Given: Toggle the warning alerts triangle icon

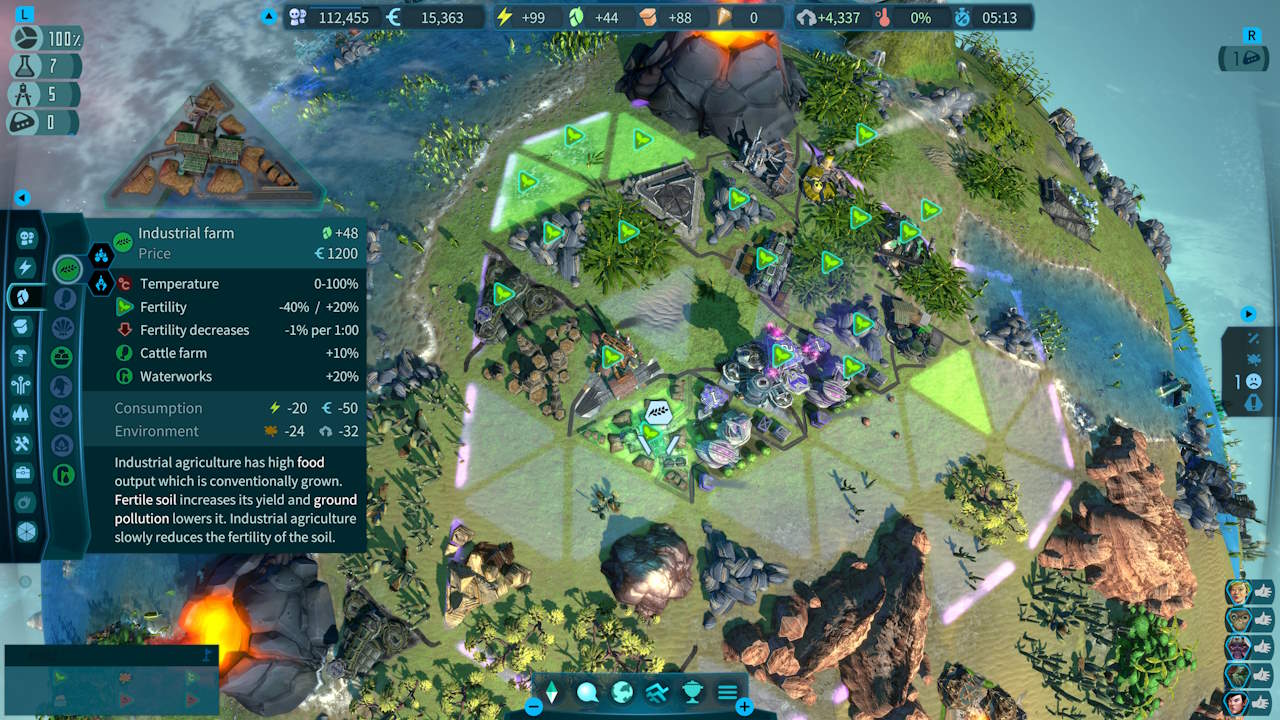Looking at the screenshot, I should [x=1253, y=402].
